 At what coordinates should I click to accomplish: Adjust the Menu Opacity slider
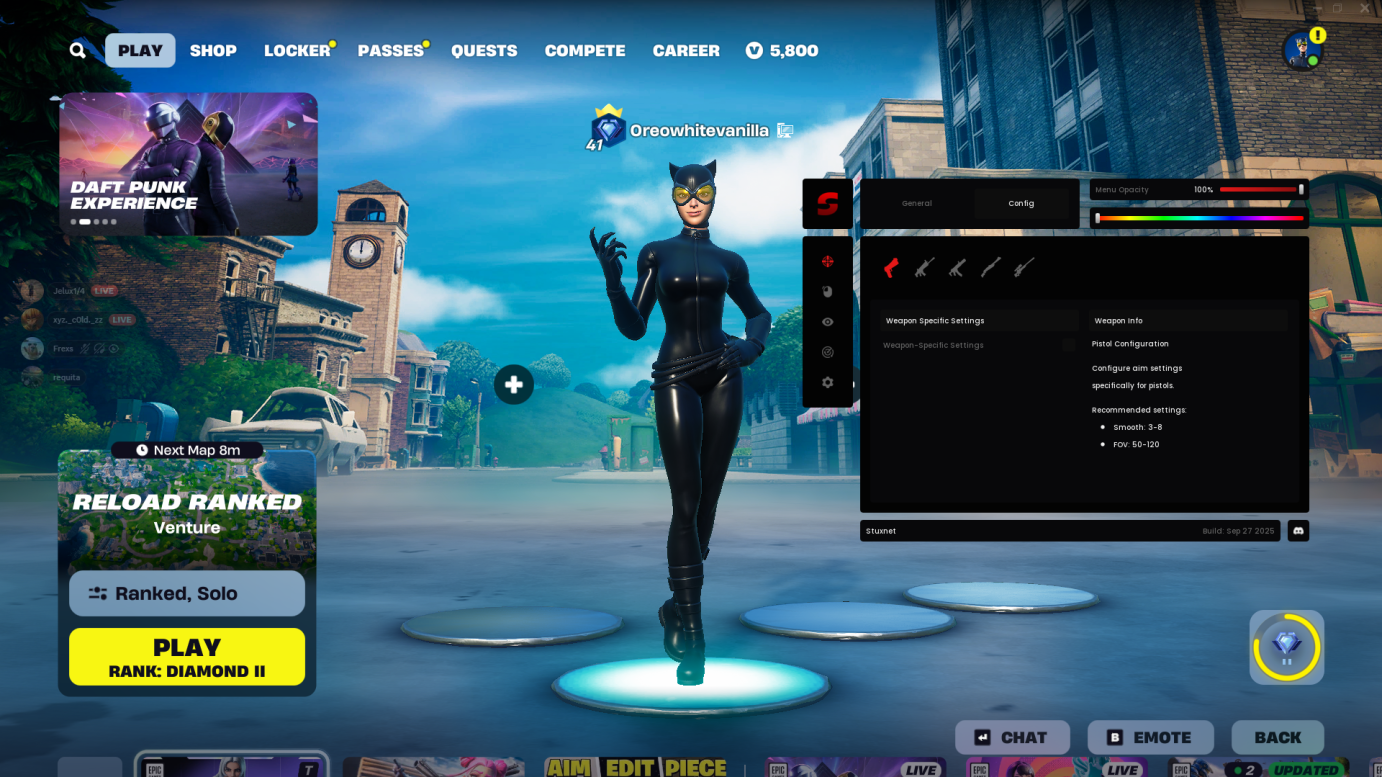point(1262,189)
